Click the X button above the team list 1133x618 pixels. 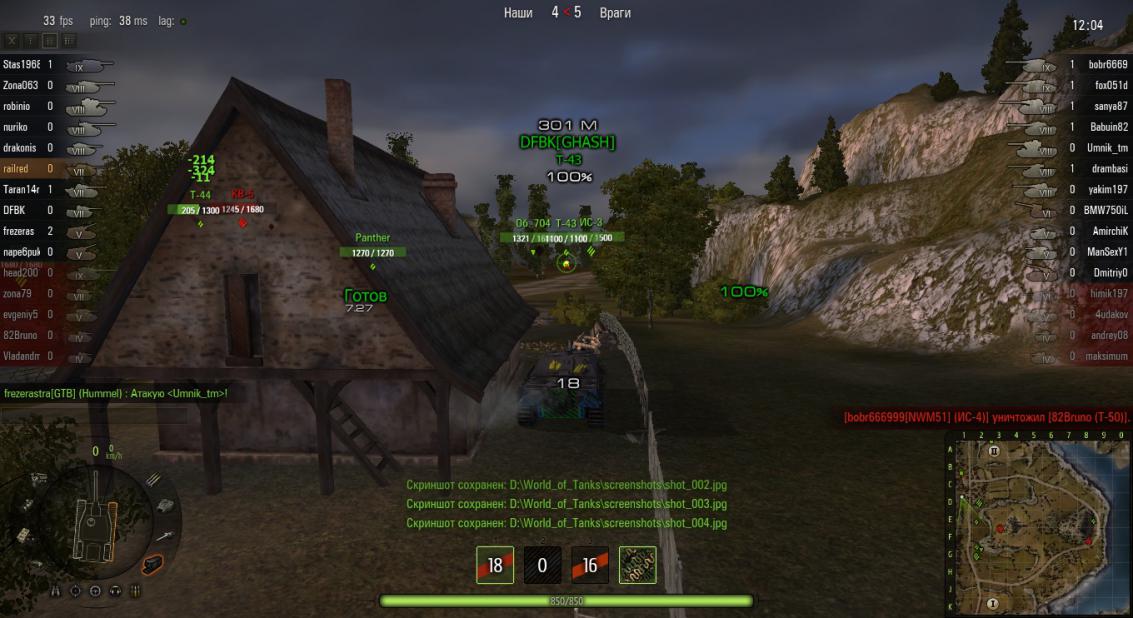12,41
